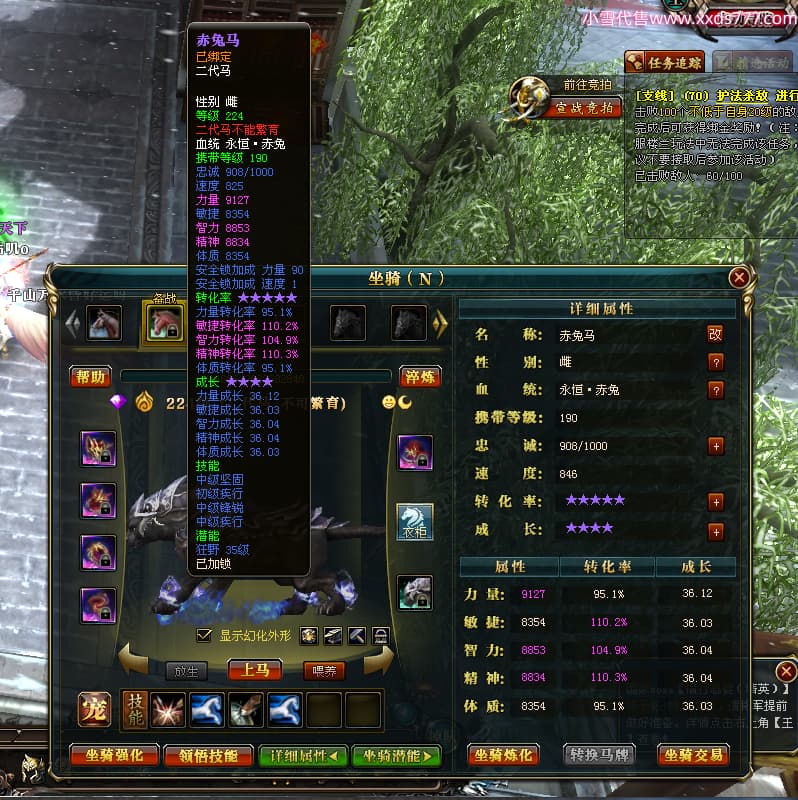
Task: Toggle the 显示幻化外形 checkbox
Action: click(x=205, y=635)
